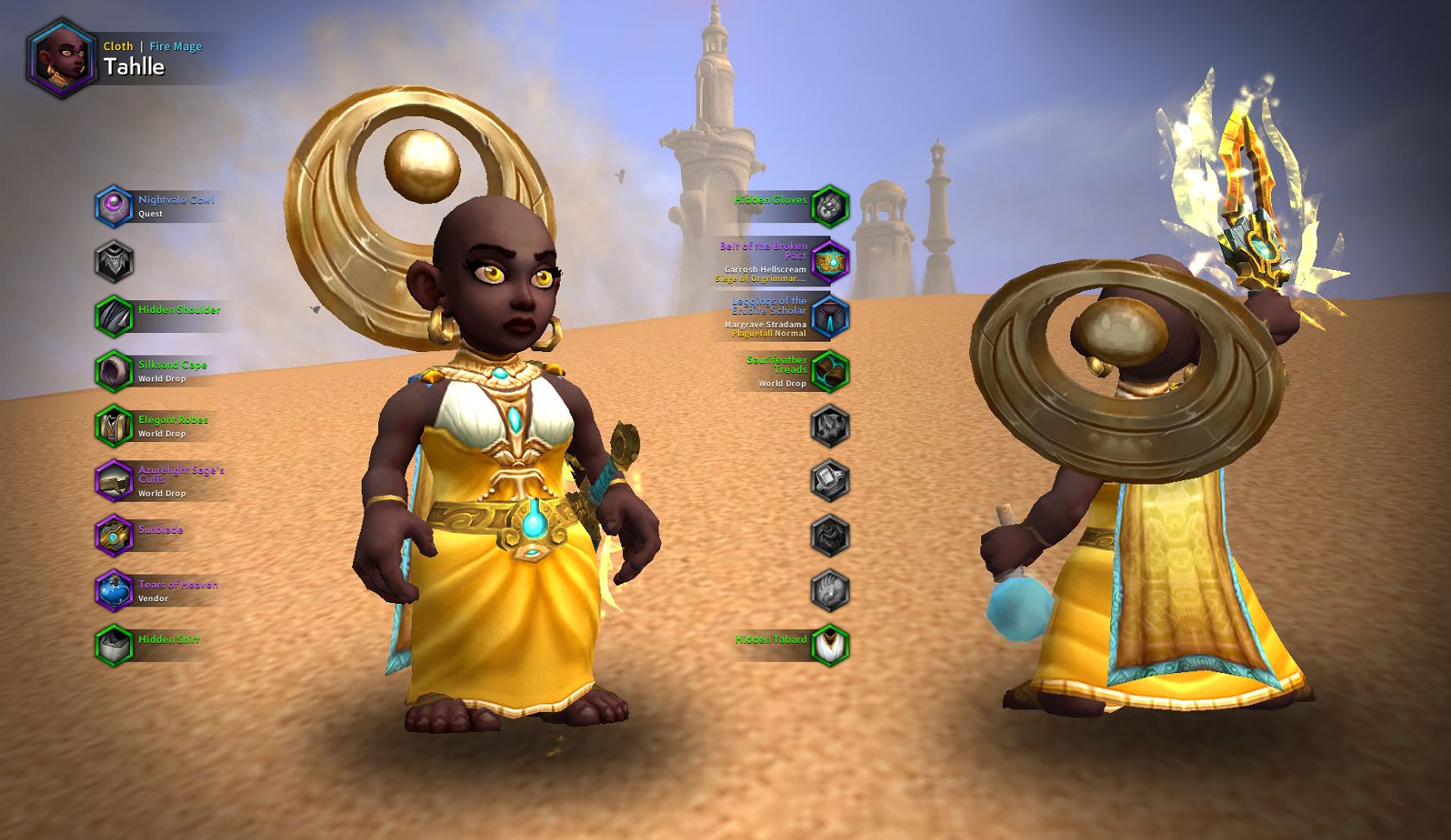Select the Leggings of the Erudite Scholar icon
This screenshot has width=1451, height=840.
[831, 317]
